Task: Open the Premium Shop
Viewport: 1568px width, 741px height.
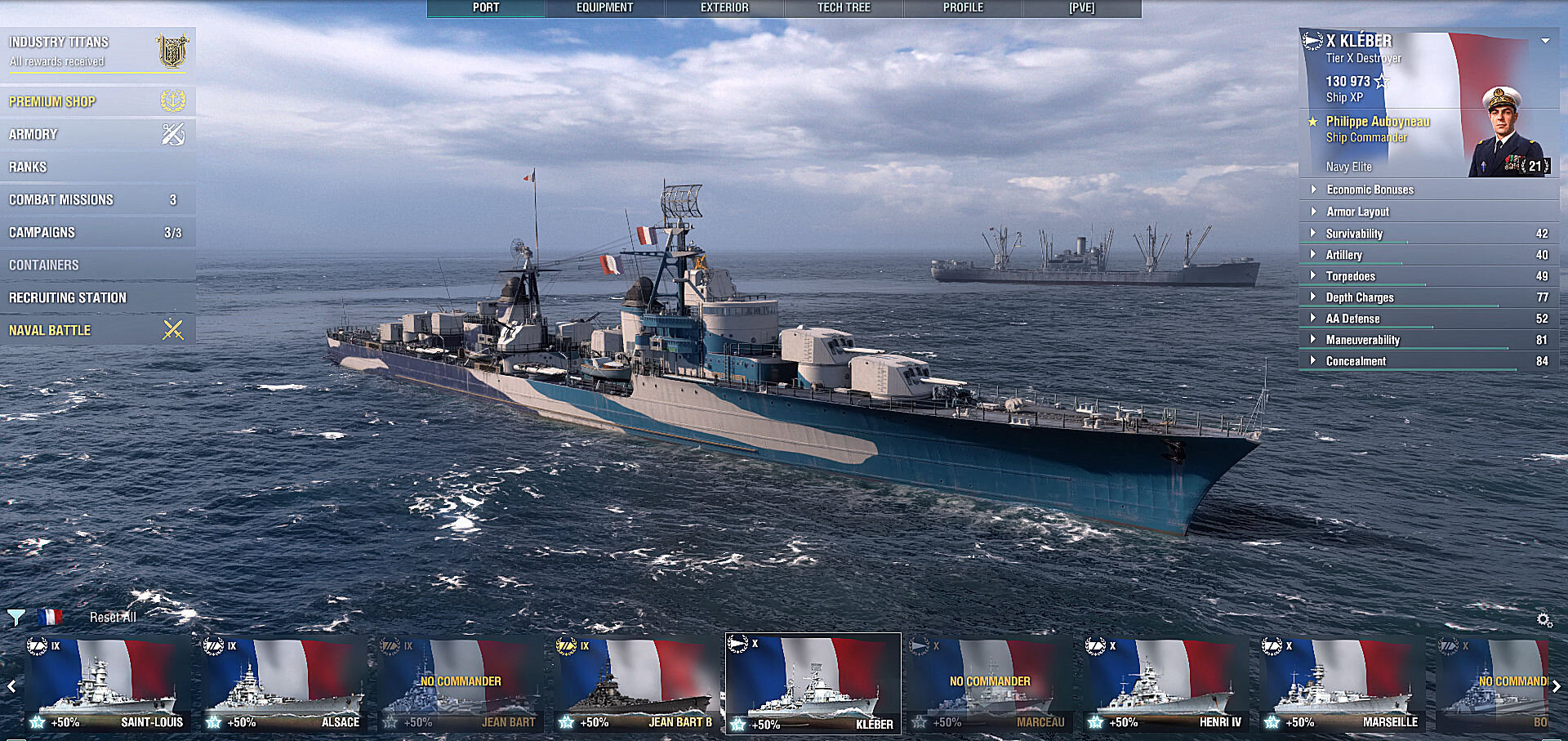Action: 52,102
